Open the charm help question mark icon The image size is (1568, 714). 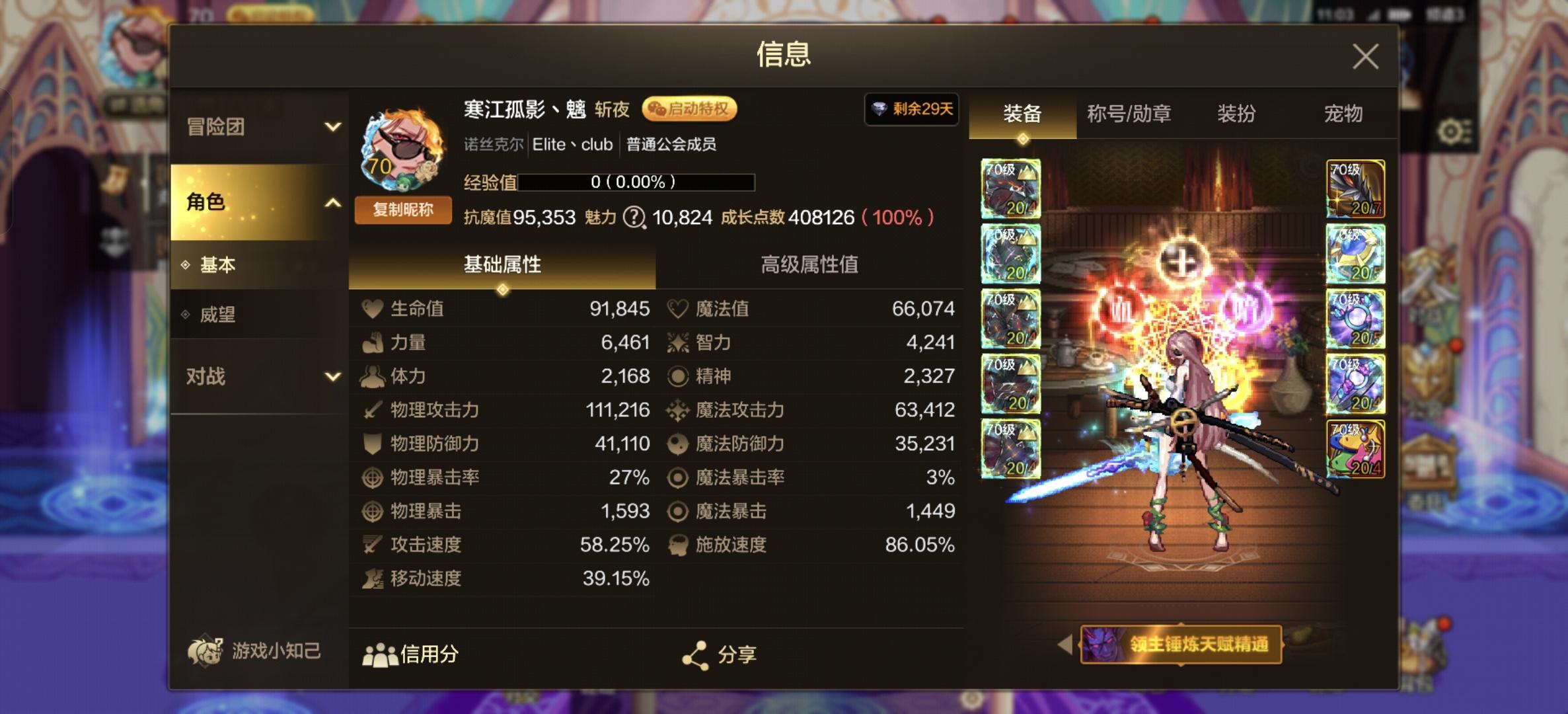pyautogui.click(x=634, y=218)
